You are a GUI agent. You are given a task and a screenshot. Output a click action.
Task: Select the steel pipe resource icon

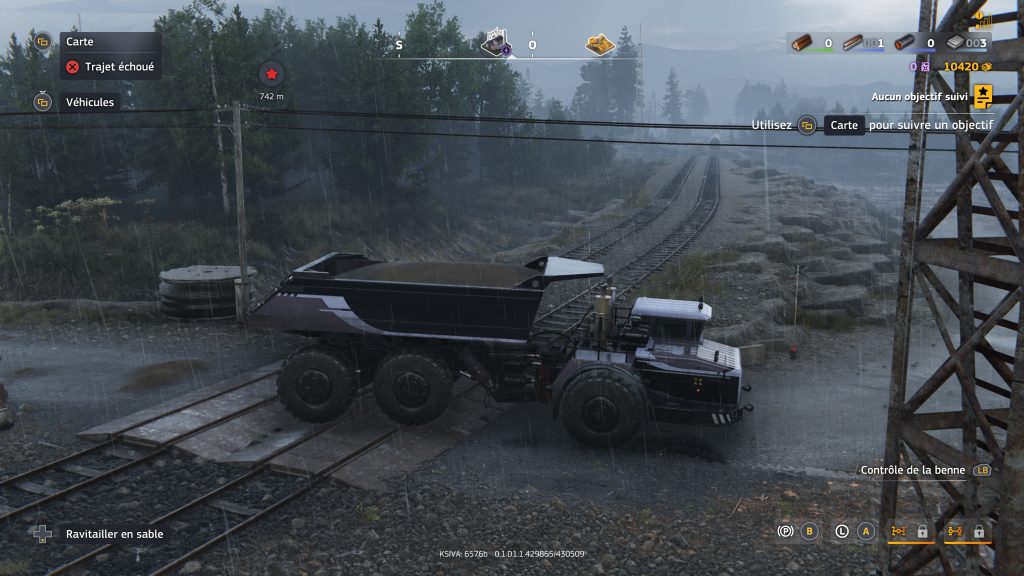(904, 43)
